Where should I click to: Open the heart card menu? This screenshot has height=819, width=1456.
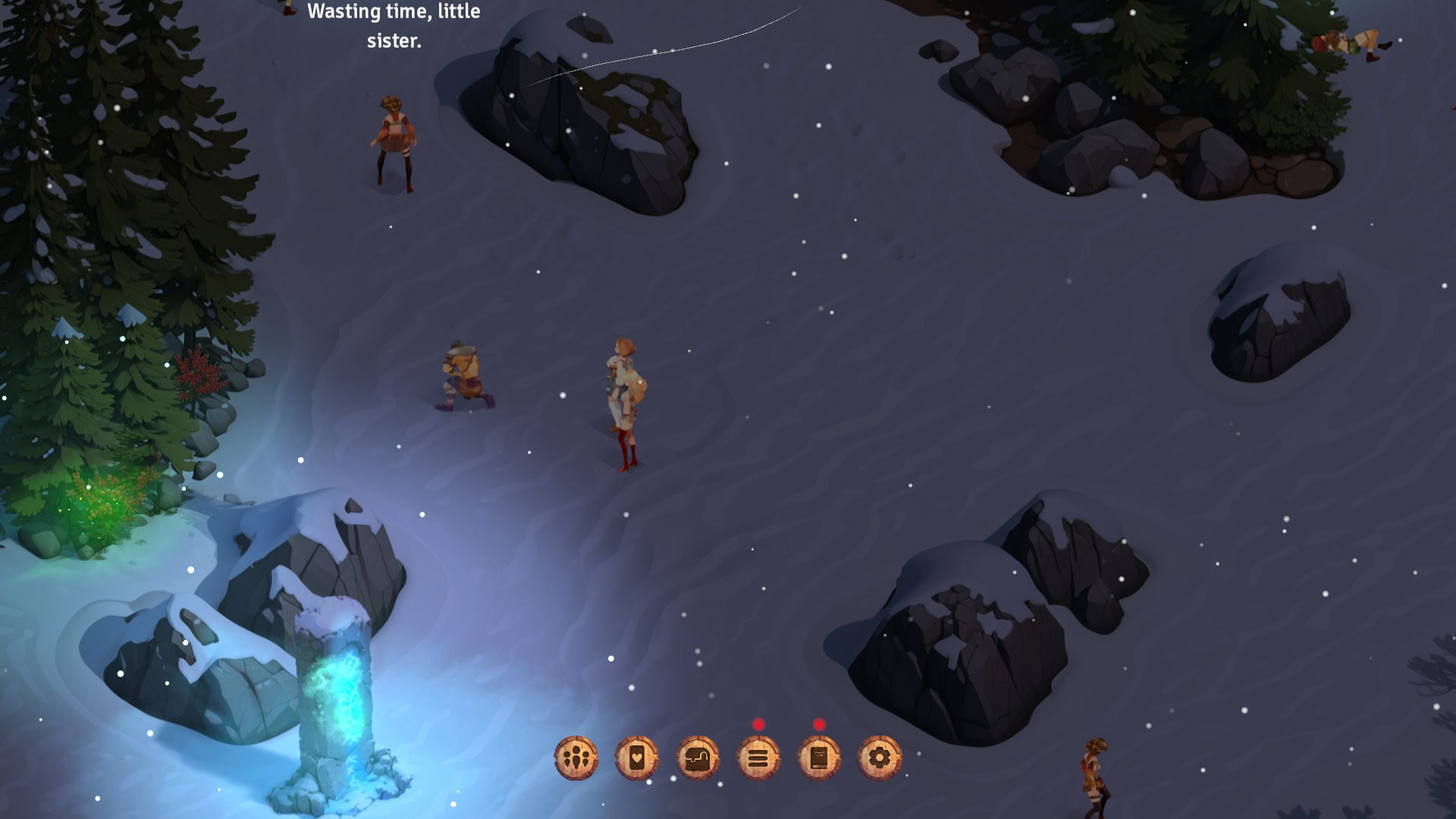[637, 758]
